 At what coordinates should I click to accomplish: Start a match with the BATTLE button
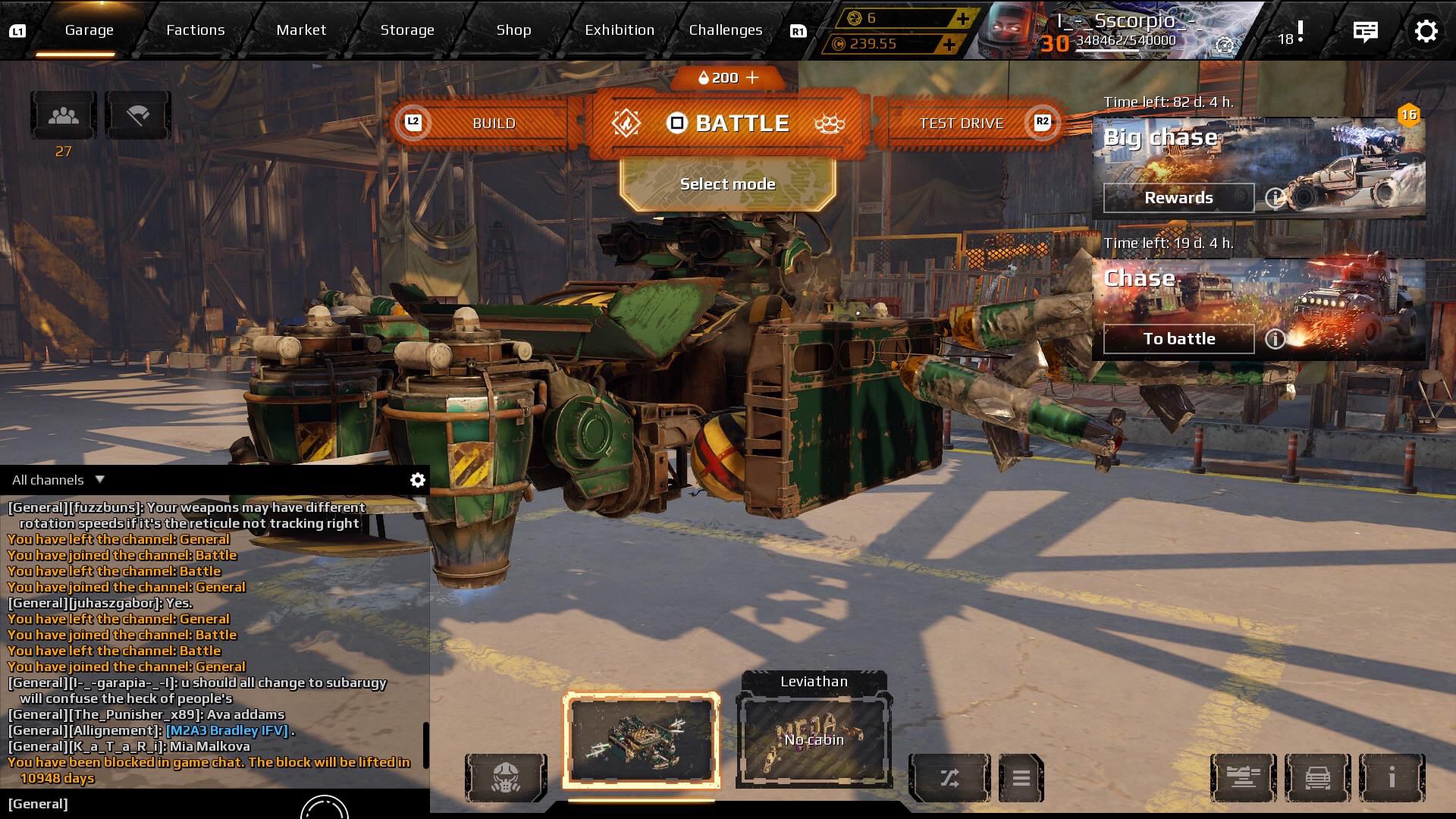(x=728, y=124)
